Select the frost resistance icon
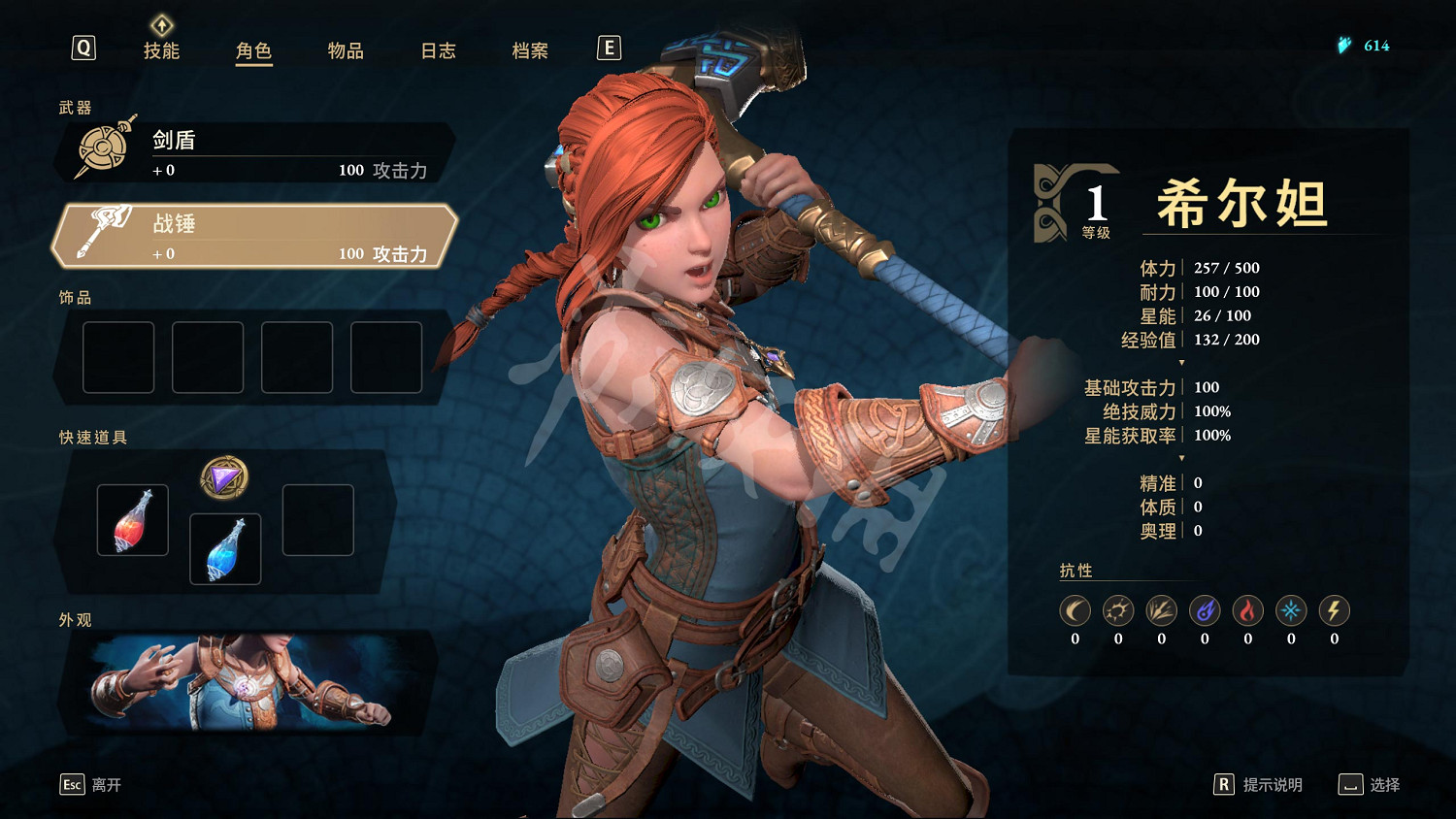Viewport: 1456px width, 819px height. [1290, 610]
